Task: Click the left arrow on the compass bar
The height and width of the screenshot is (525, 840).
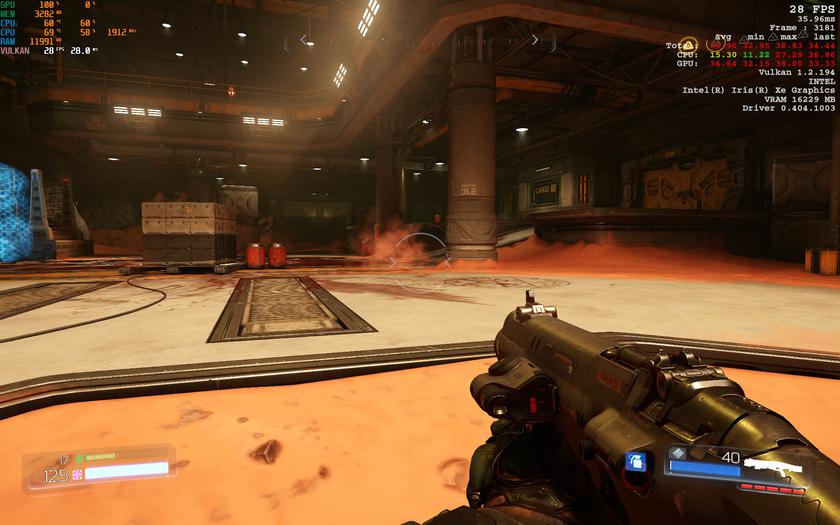Action: [x=304, y=40]
